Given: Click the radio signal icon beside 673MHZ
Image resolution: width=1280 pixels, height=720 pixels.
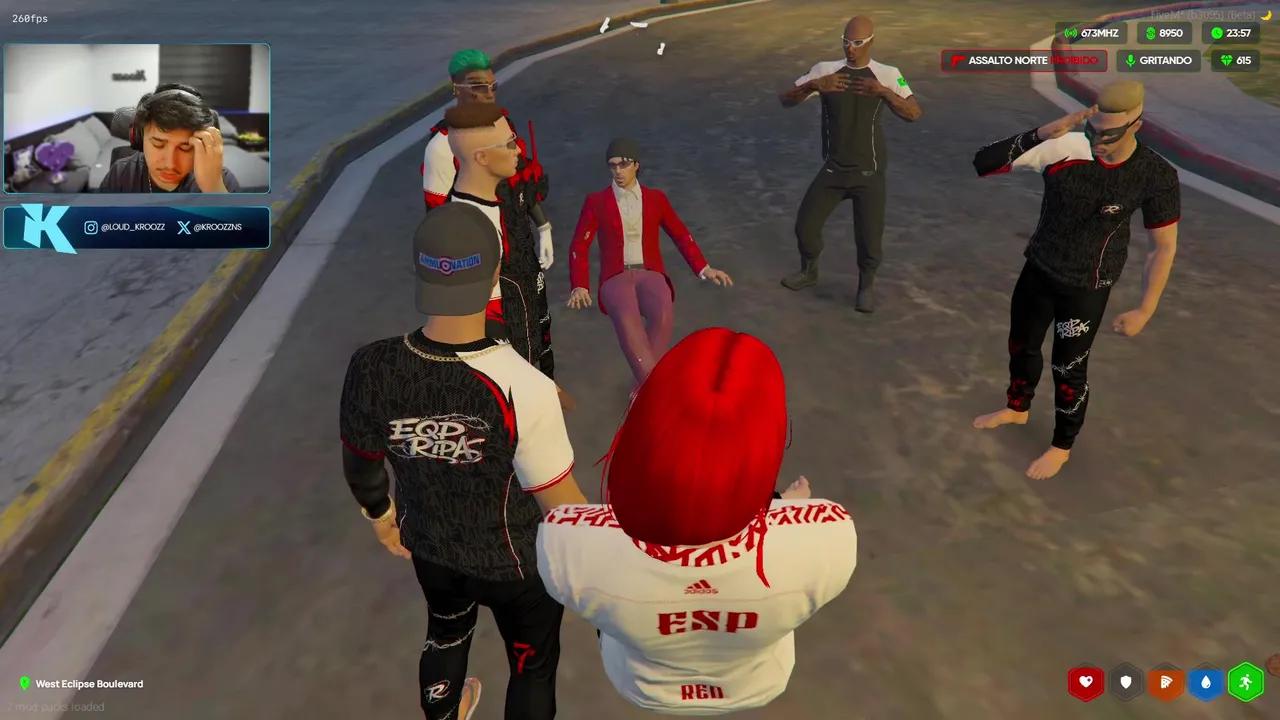Looking at the screenshot, I should pos(1072,33).
